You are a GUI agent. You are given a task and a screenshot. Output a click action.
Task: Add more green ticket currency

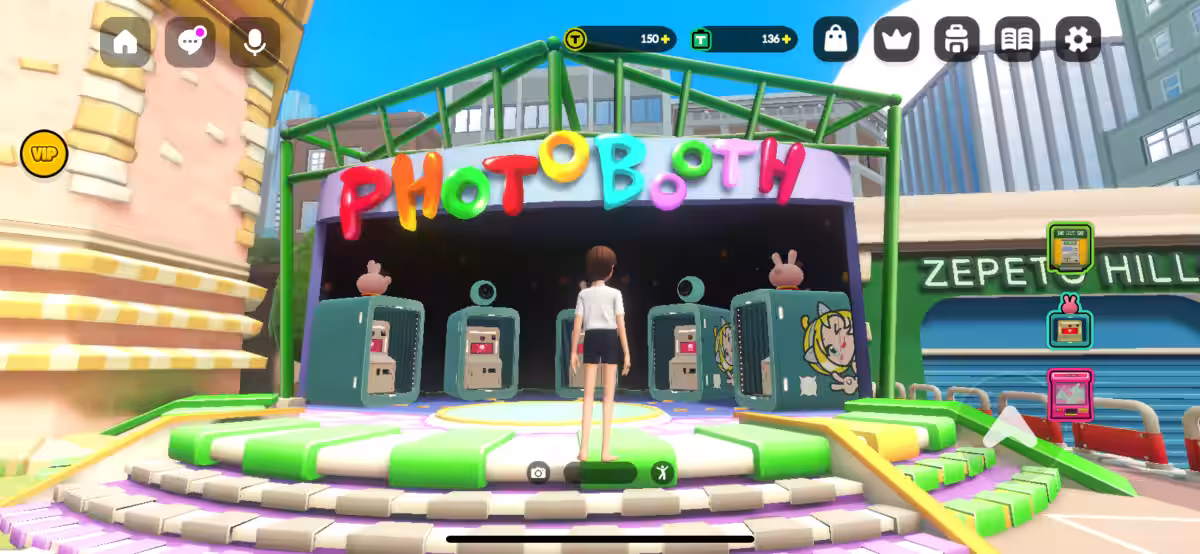tap(787, 39)
